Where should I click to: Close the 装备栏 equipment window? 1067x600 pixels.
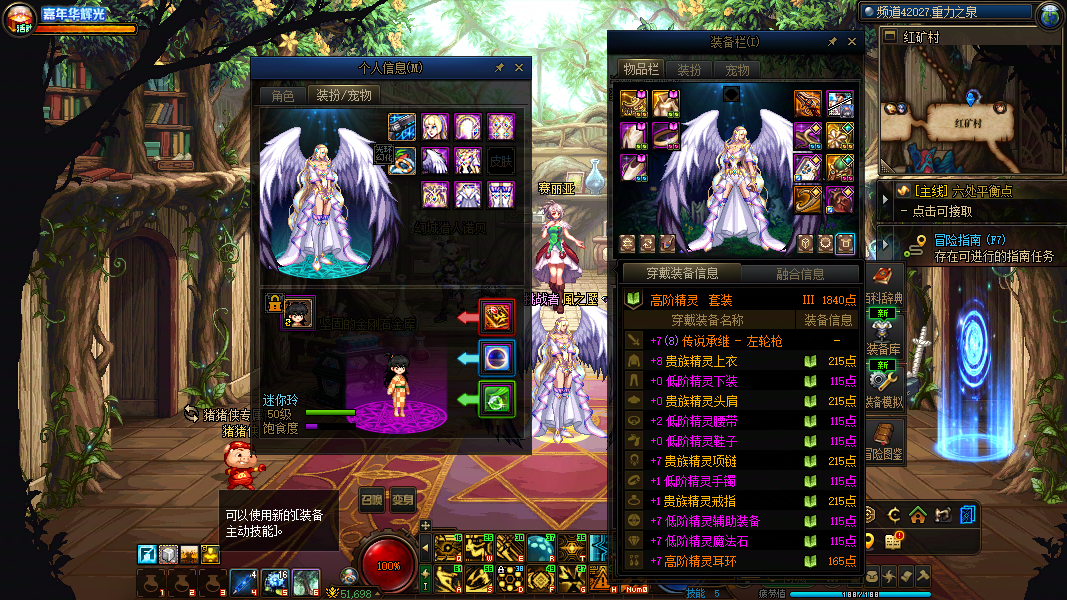pos(852,42)
